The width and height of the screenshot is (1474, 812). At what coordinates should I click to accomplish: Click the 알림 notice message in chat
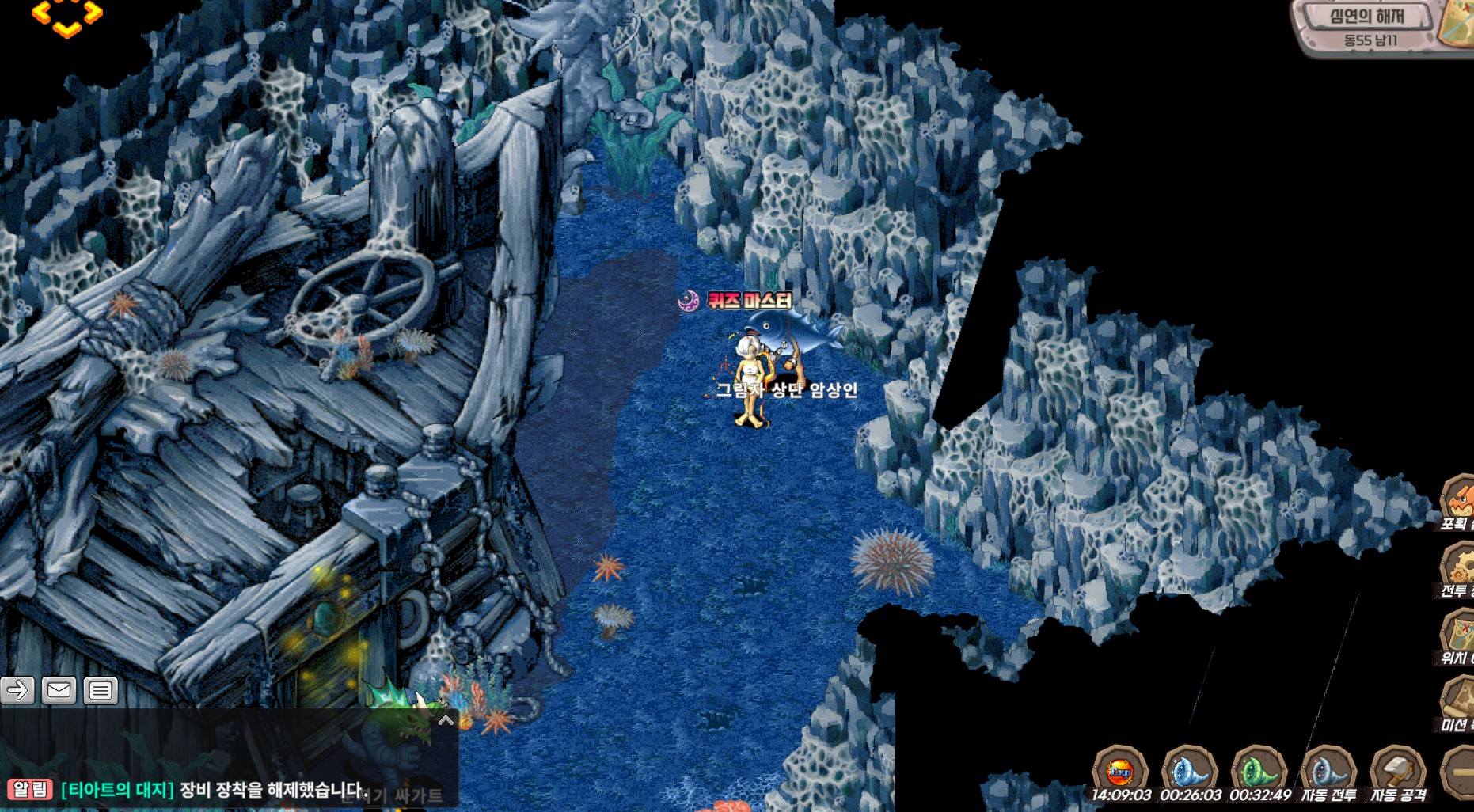pyautogui.click(x=190, y=790)
